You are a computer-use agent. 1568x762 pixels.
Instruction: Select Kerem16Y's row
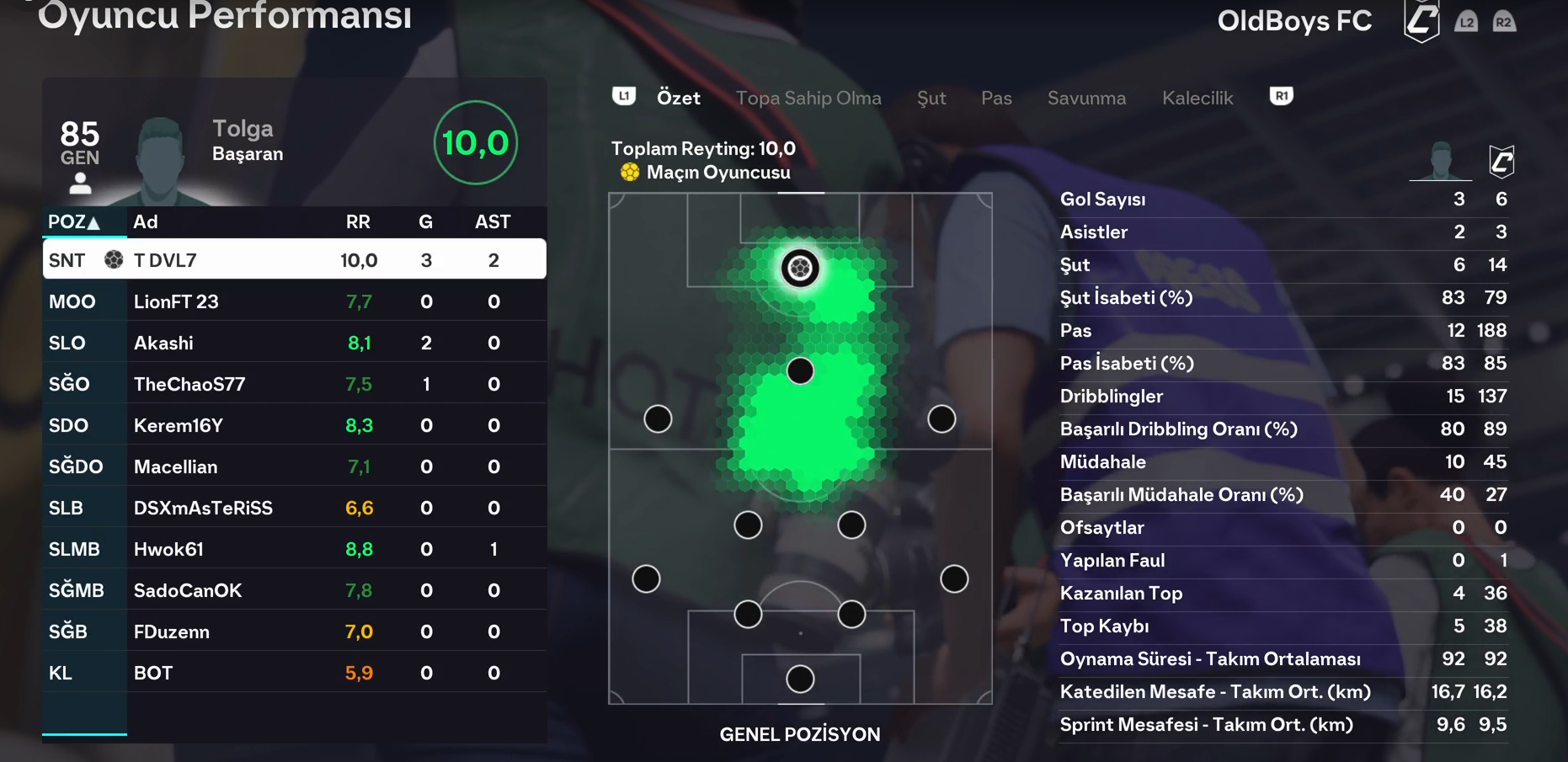coord(294,425)
